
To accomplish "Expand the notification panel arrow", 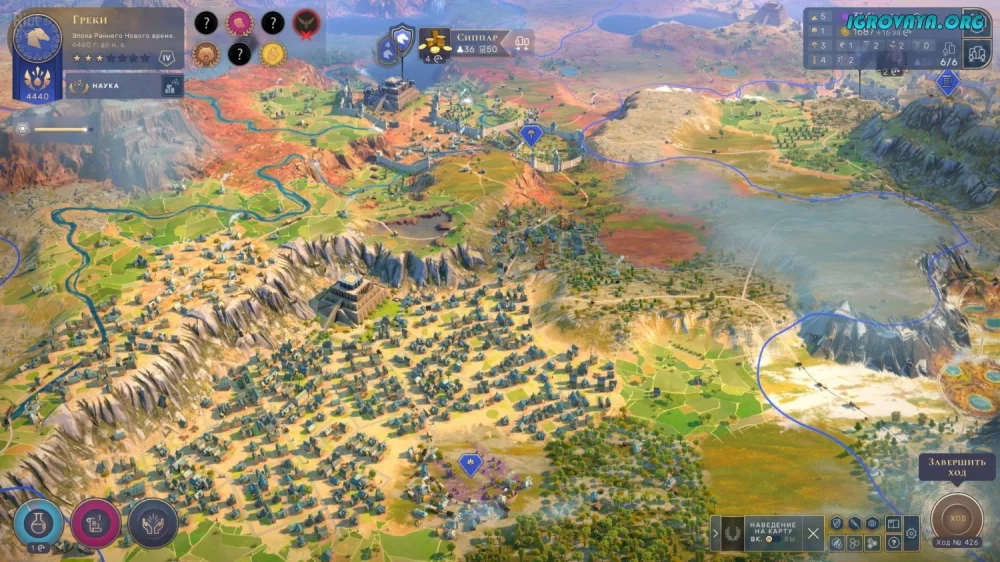I will (x=715, y=534).
